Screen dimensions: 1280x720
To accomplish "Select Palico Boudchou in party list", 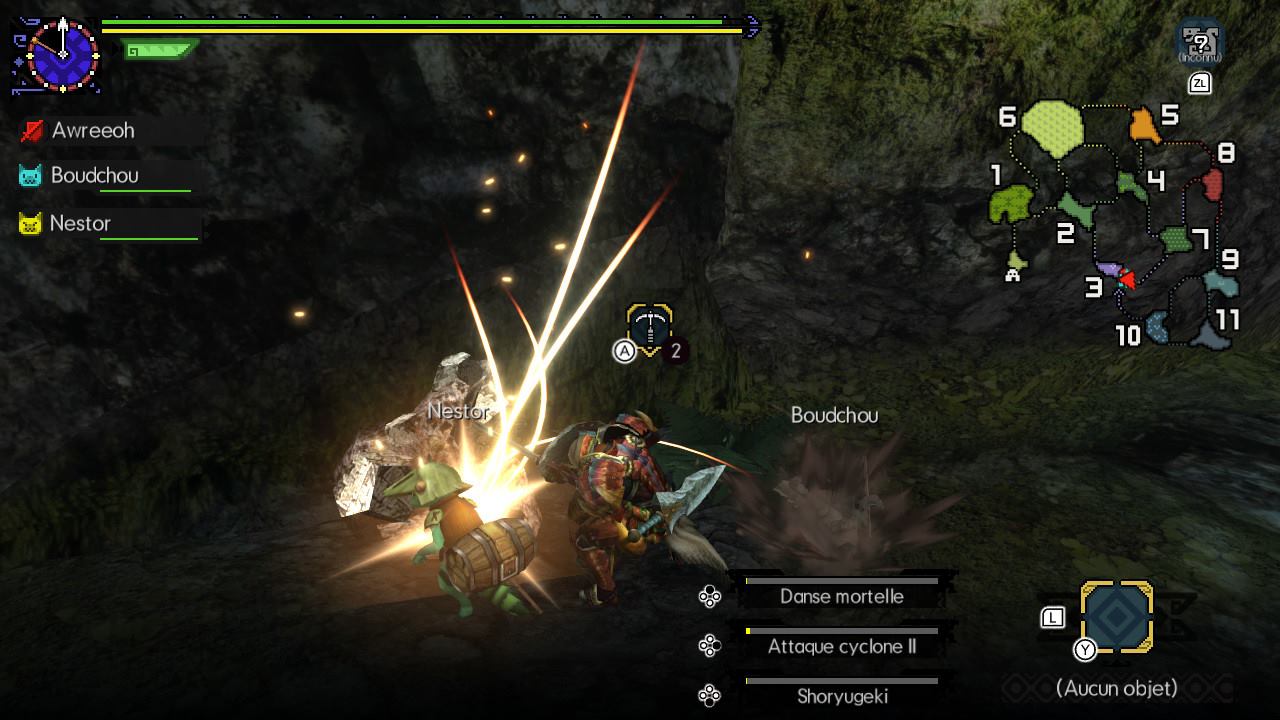I will (x=94, y=176).
